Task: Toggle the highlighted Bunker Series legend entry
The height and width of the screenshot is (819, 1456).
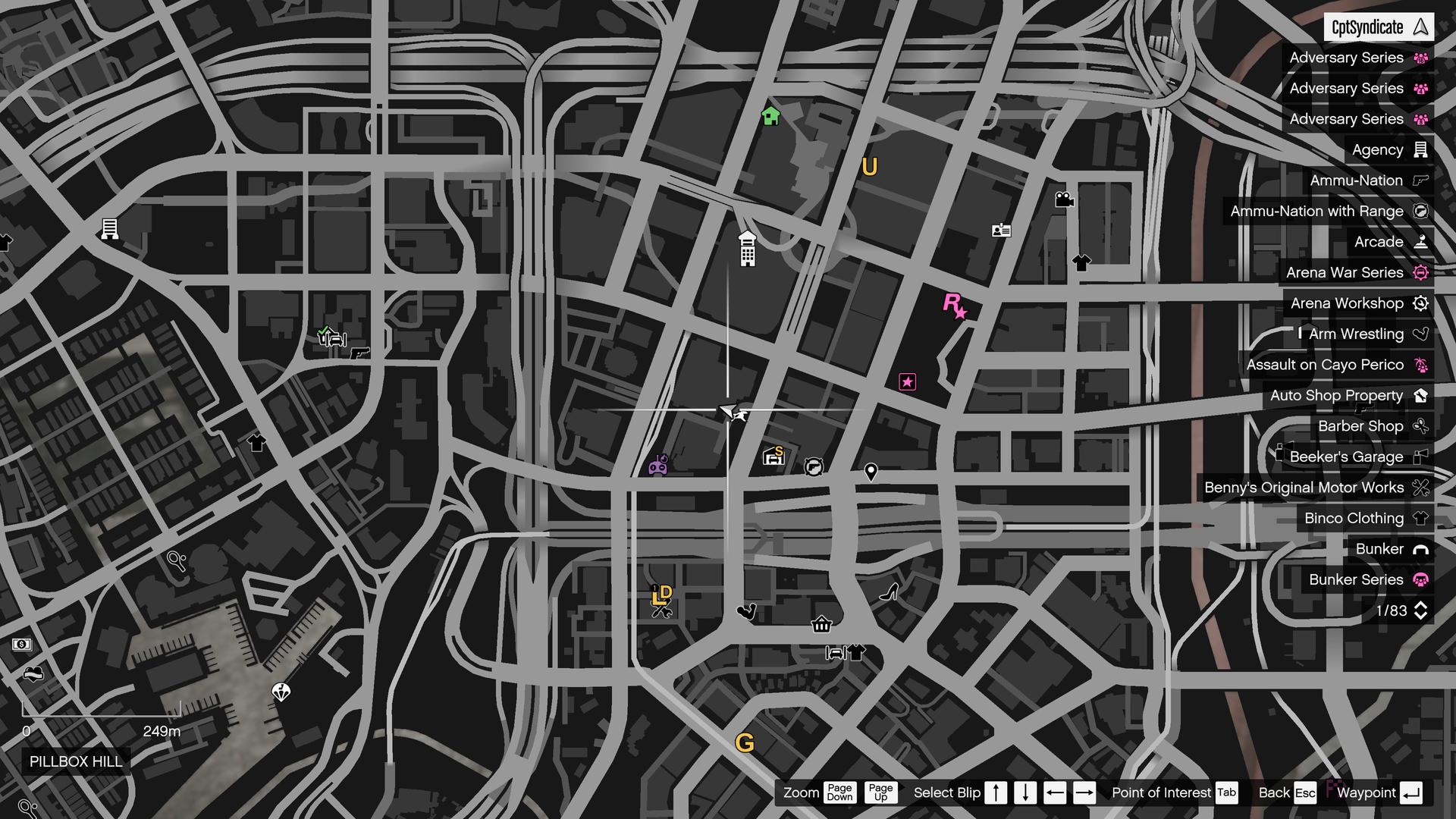Action: [x=1357, y=579]
